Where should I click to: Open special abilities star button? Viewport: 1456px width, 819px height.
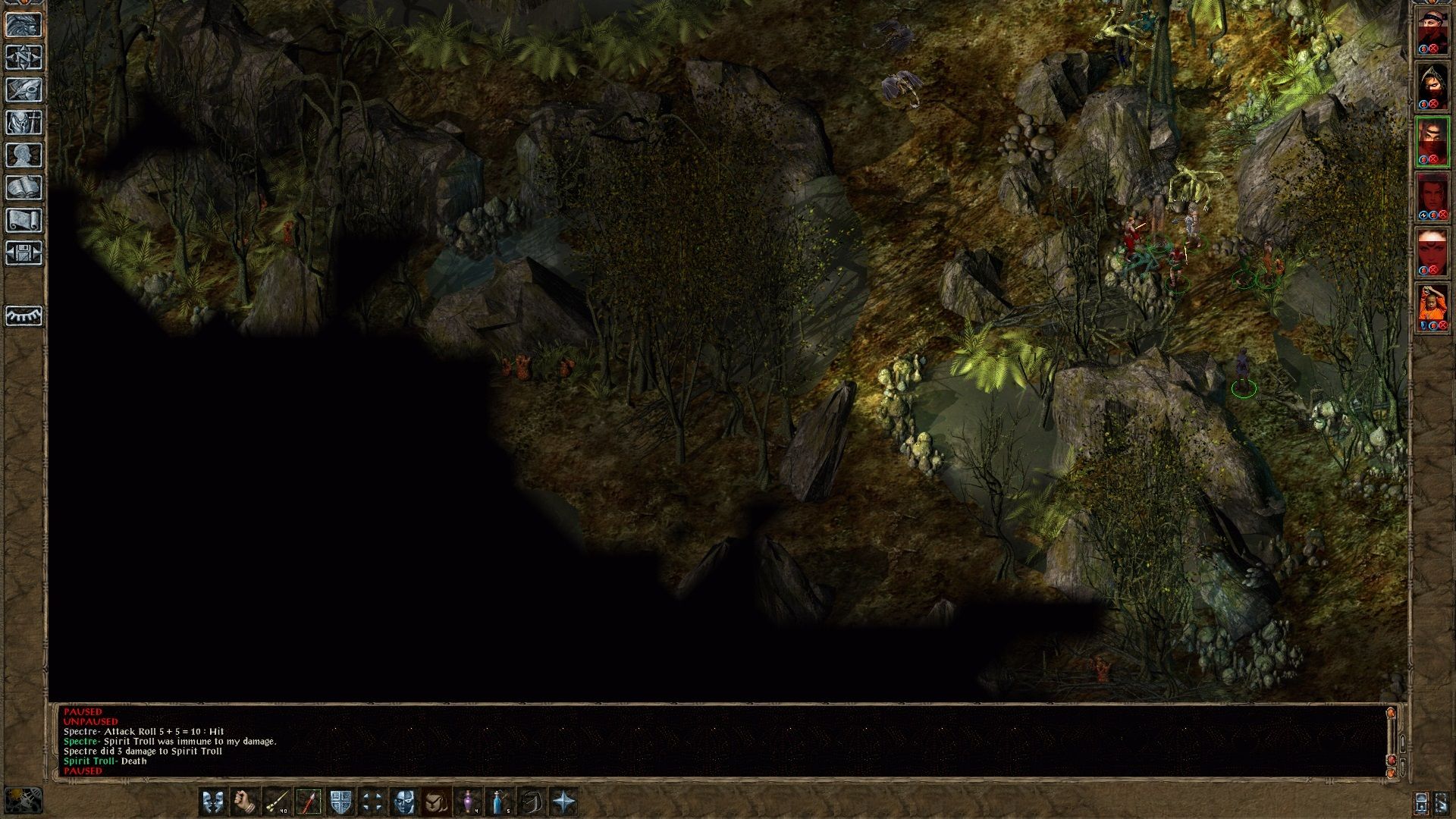pyautogui.click(x=564, y=802)
